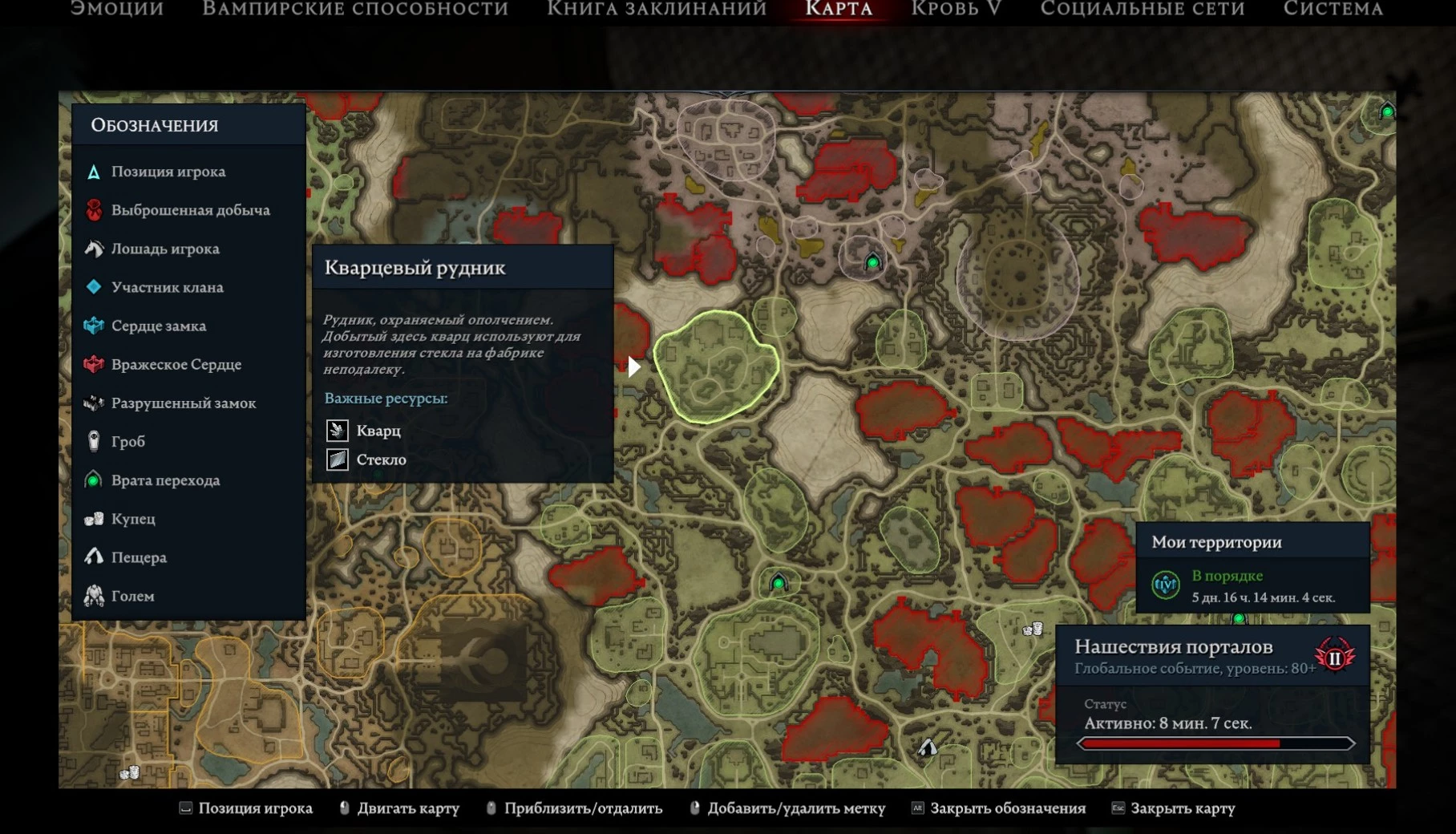Screen dimensions: 1456x834
Task: Click the cave marker on the map
Action: tap(928, 747)
